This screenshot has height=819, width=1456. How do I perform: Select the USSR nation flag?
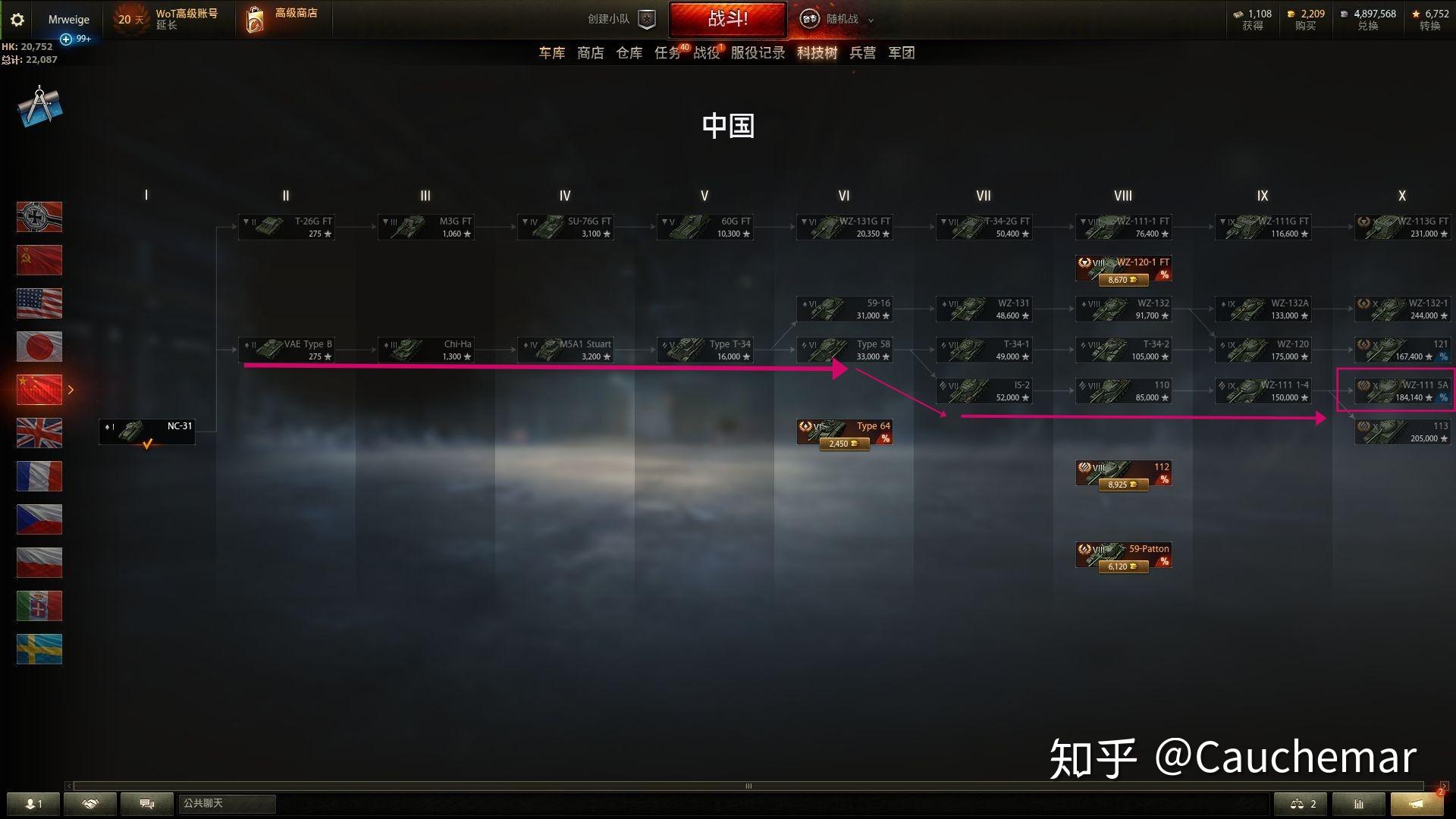39,260
